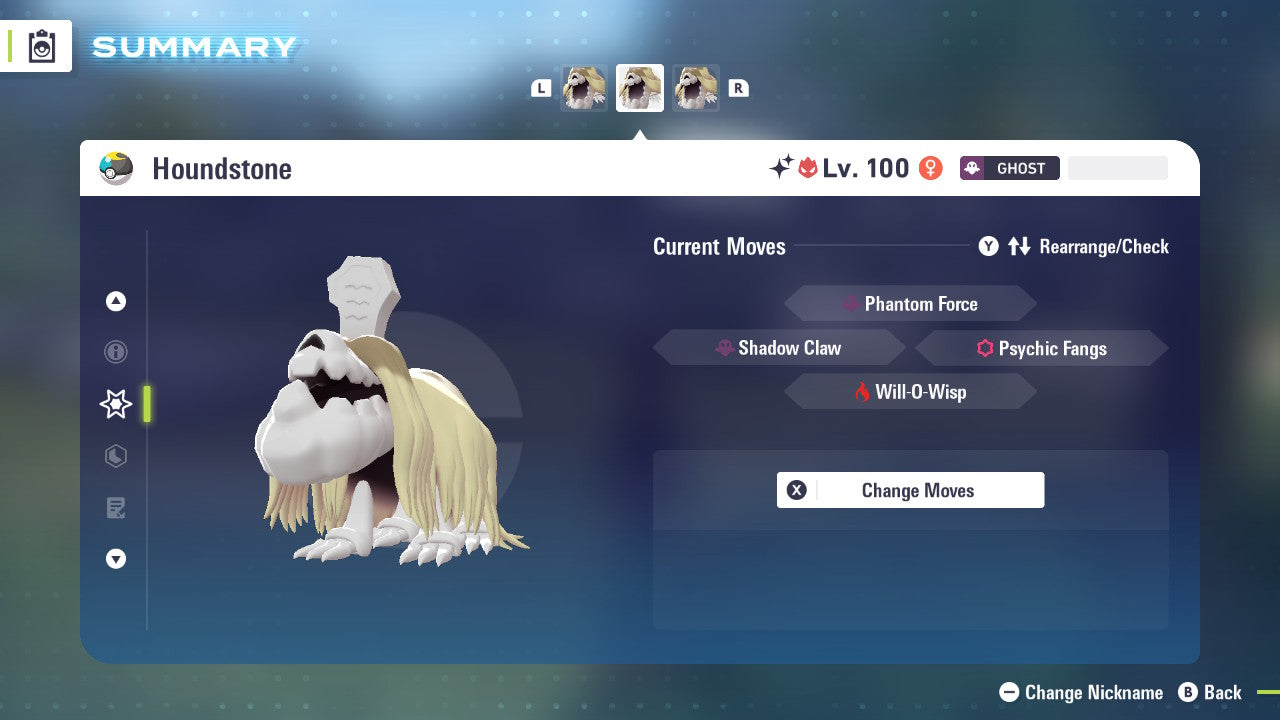Show the memo notes page tab
This screenshot has height=720, width=1280.
coord(116,508)
